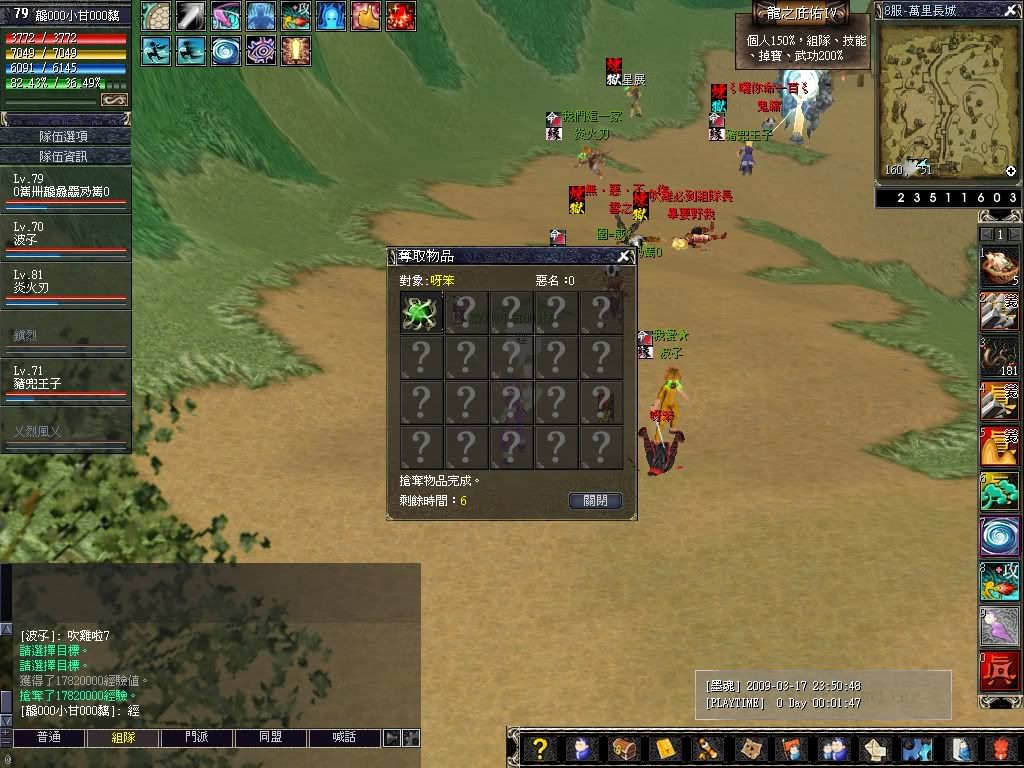Select party member 炎火刃 Lv.81
This screenshot has height=768, width=1024.
click(x=65, y=282)
